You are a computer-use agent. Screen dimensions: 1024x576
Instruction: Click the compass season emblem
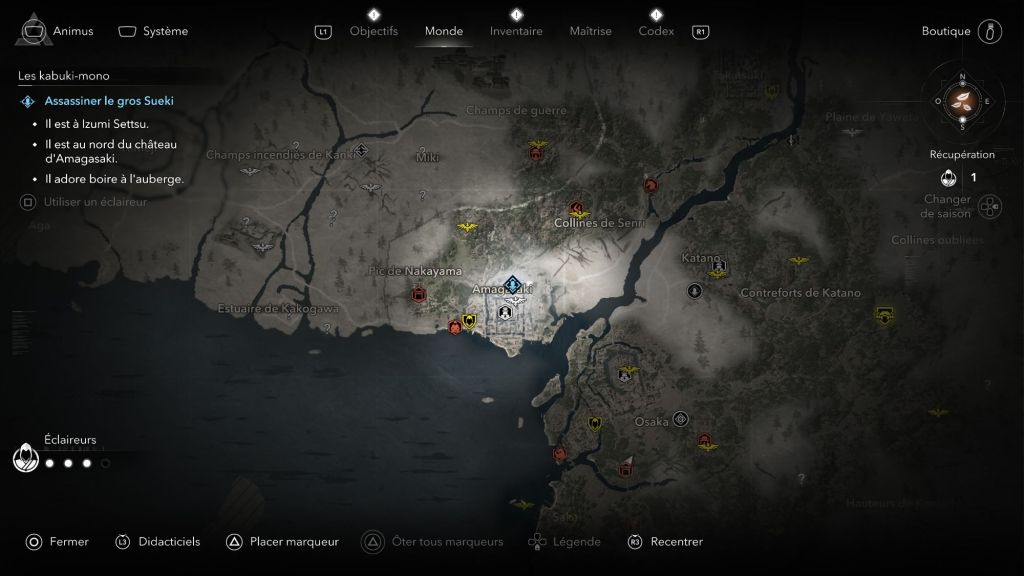pyautogui.click(x=963, y=100)
